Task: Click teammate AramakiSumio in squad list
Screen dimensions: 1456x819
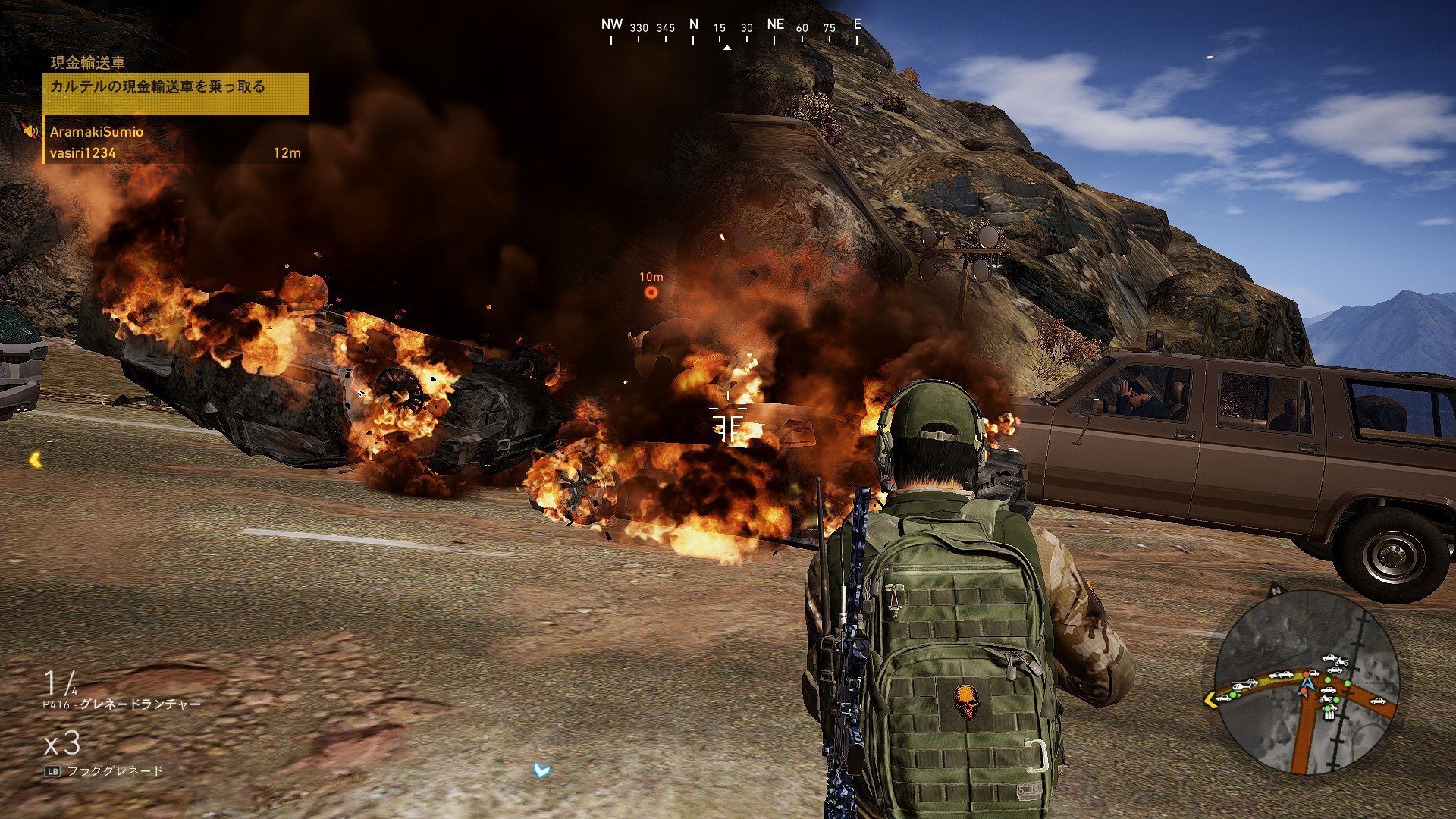Action: [x=96, y=132]
